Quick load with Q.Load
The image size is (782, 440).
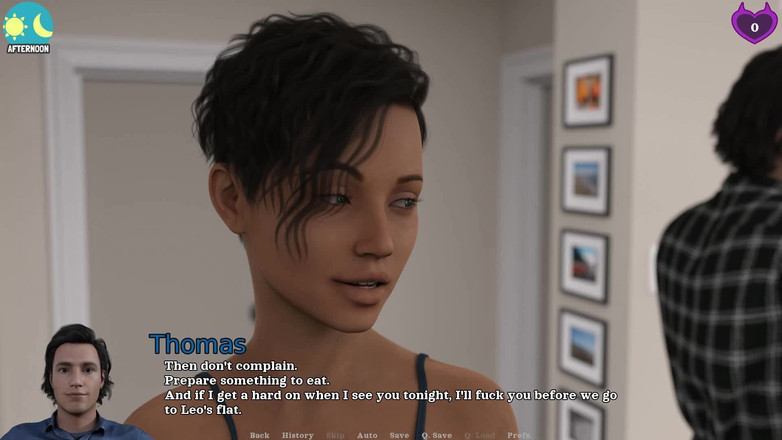click(479, 435)
